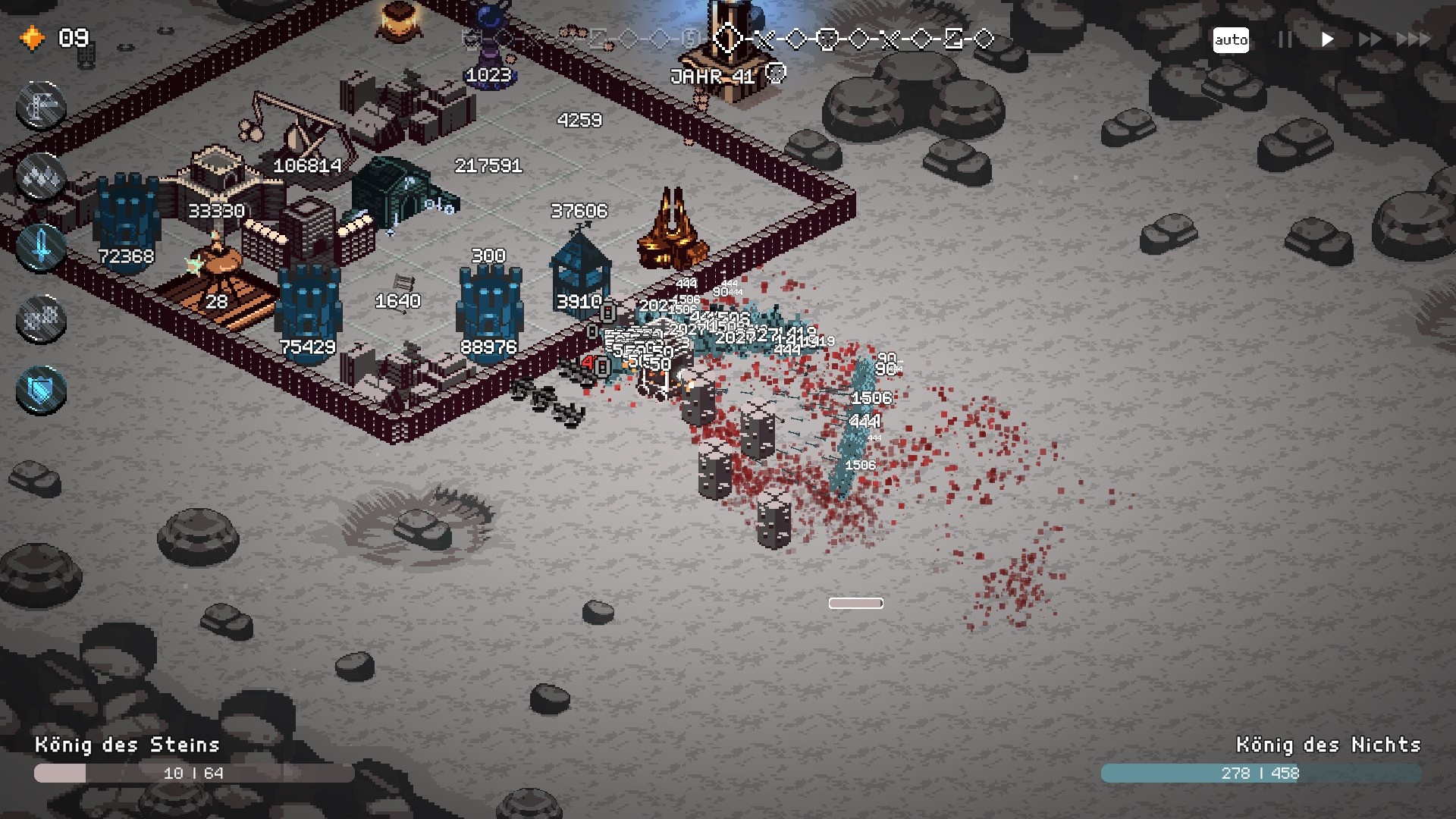
Task: Select the three-flames round icon
Action: [41, 177]
